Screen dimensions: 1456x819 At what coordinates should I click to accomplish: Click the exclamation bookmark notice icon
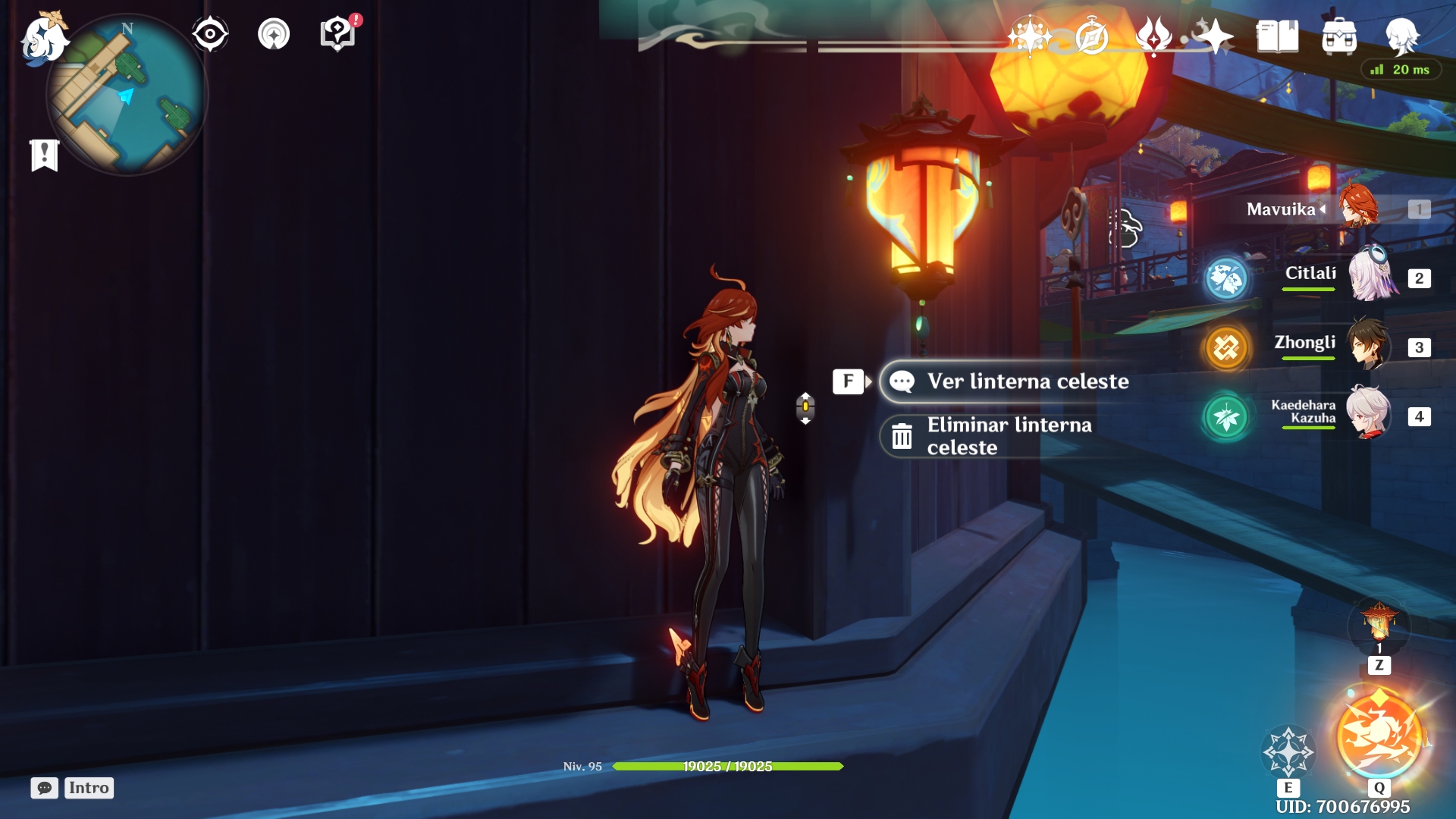(x=45, y=155)
